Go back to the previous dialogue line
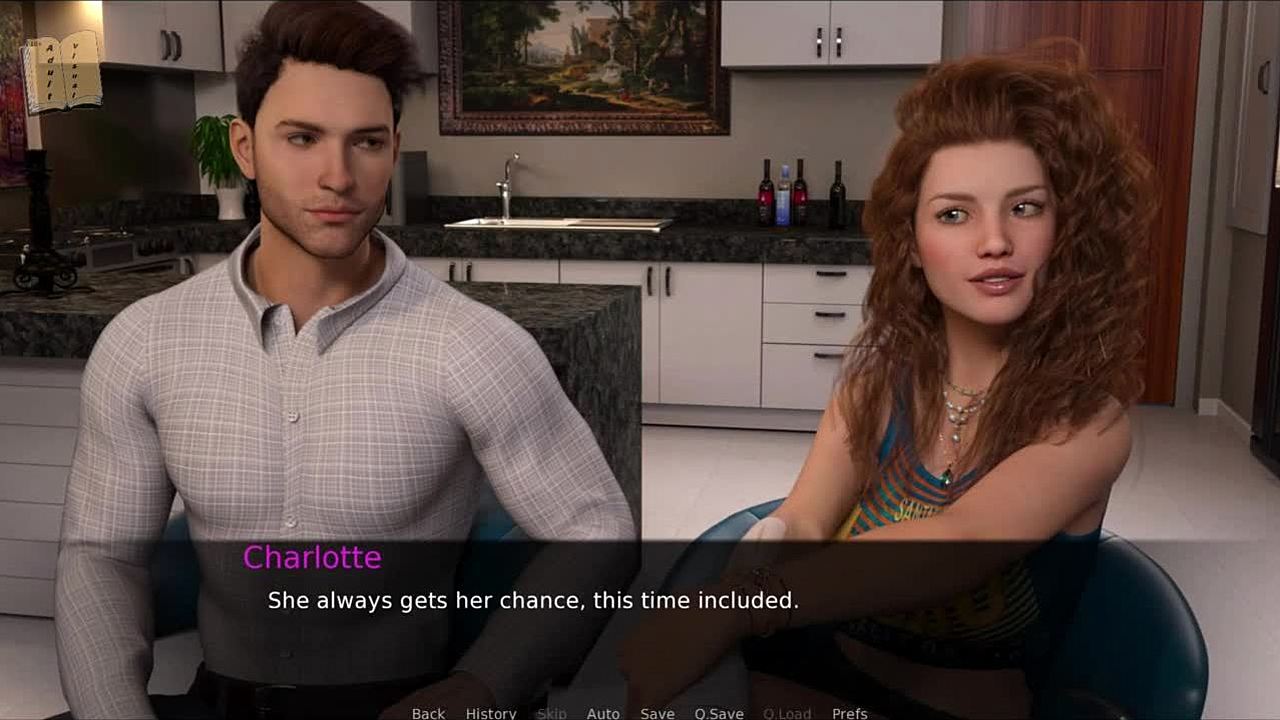 point(428,713)
